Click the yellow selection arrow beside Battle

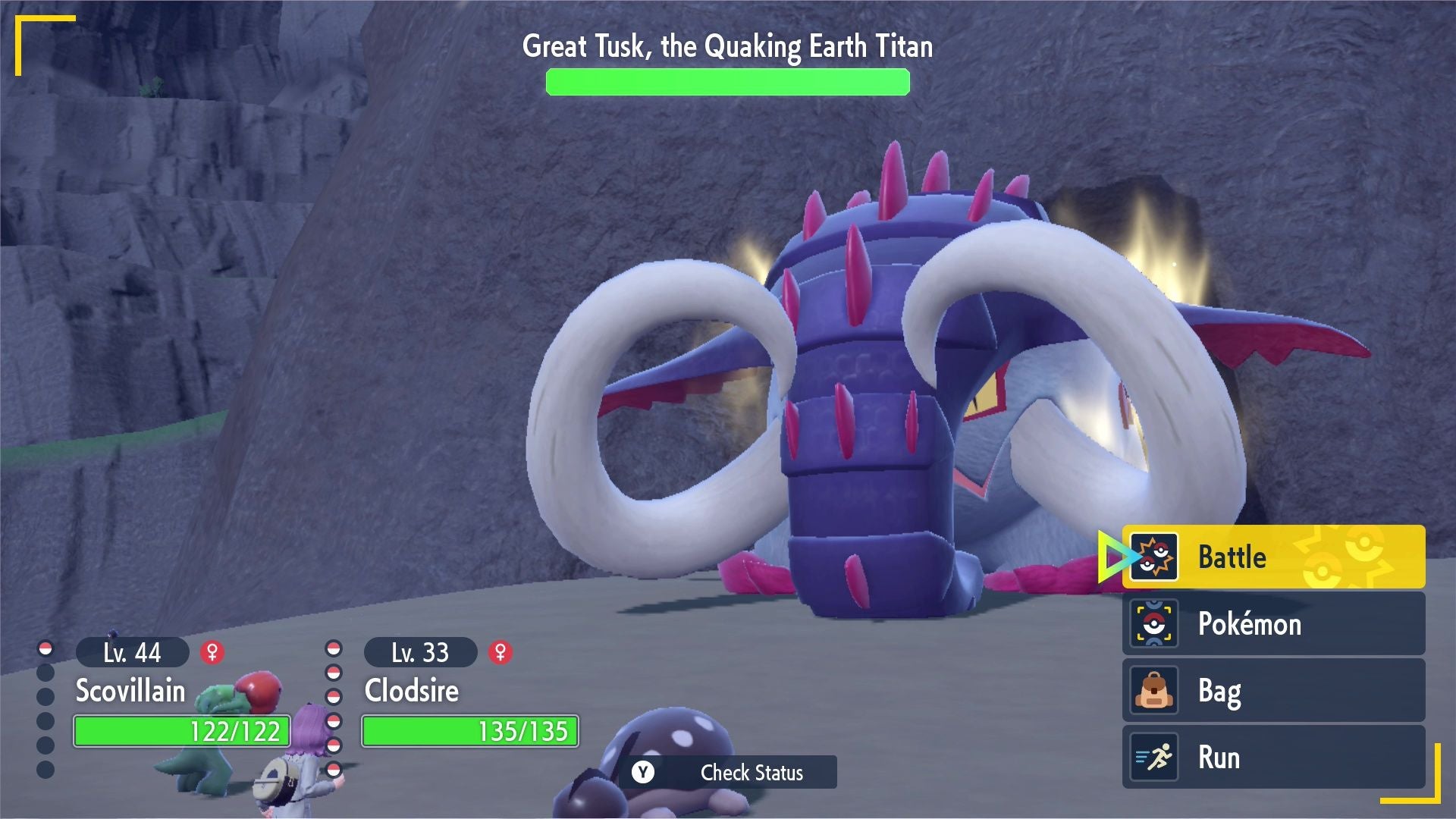tap(1115, 557)
